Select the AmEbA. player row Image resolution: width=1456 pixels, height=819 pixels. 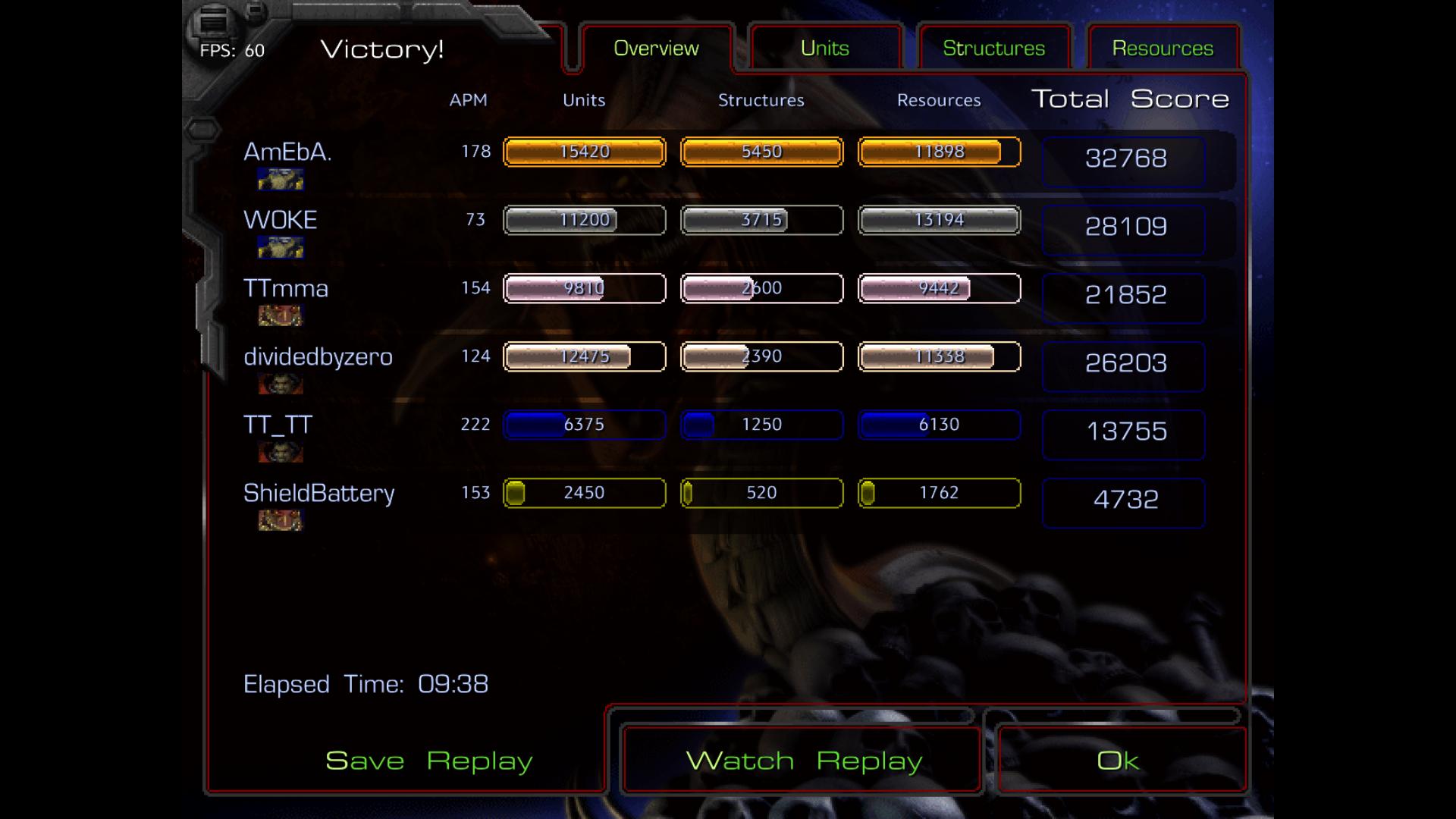tap(287, 152)
